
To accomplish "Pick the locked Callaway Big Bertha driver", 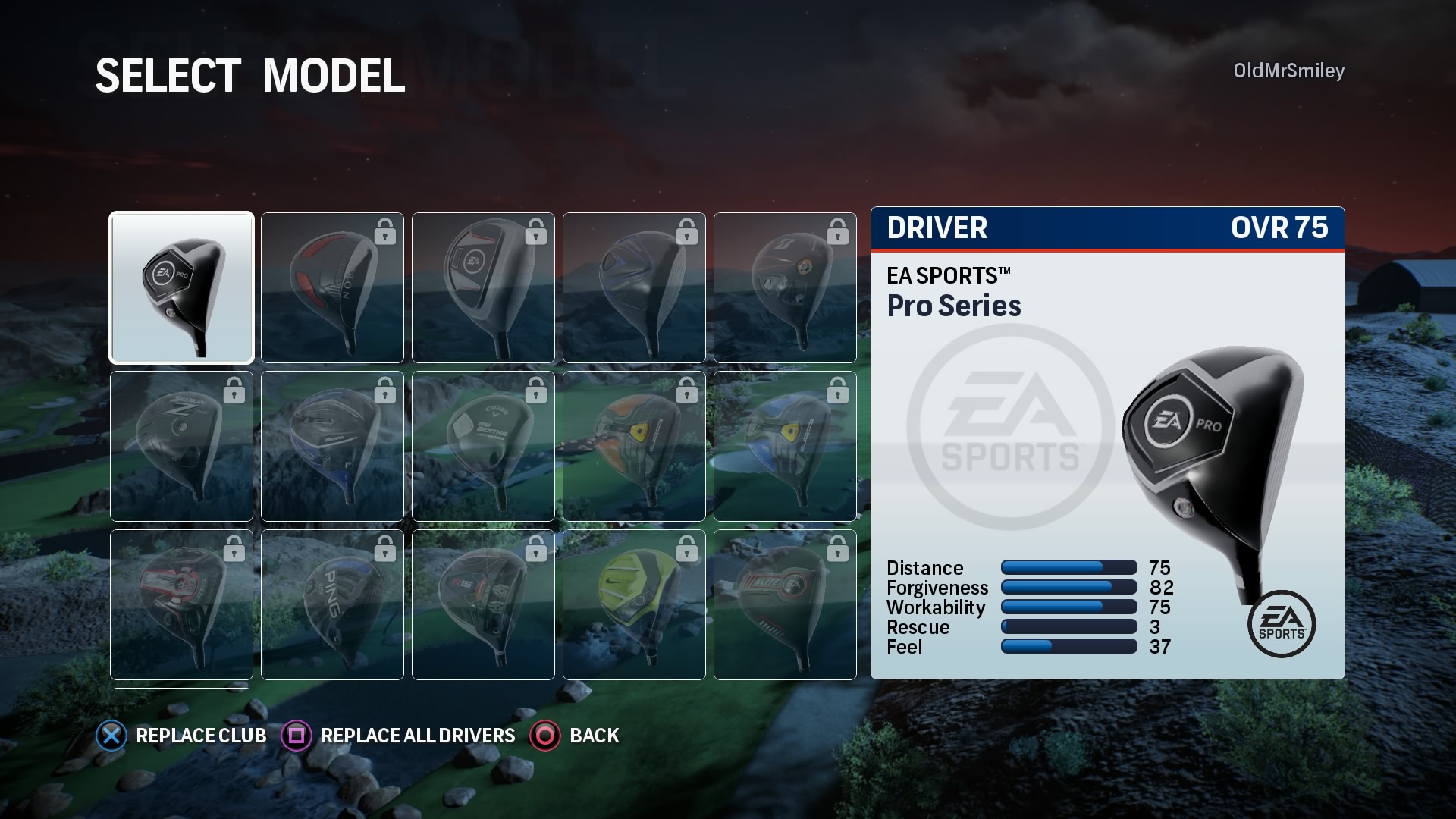I will (483, 446).
